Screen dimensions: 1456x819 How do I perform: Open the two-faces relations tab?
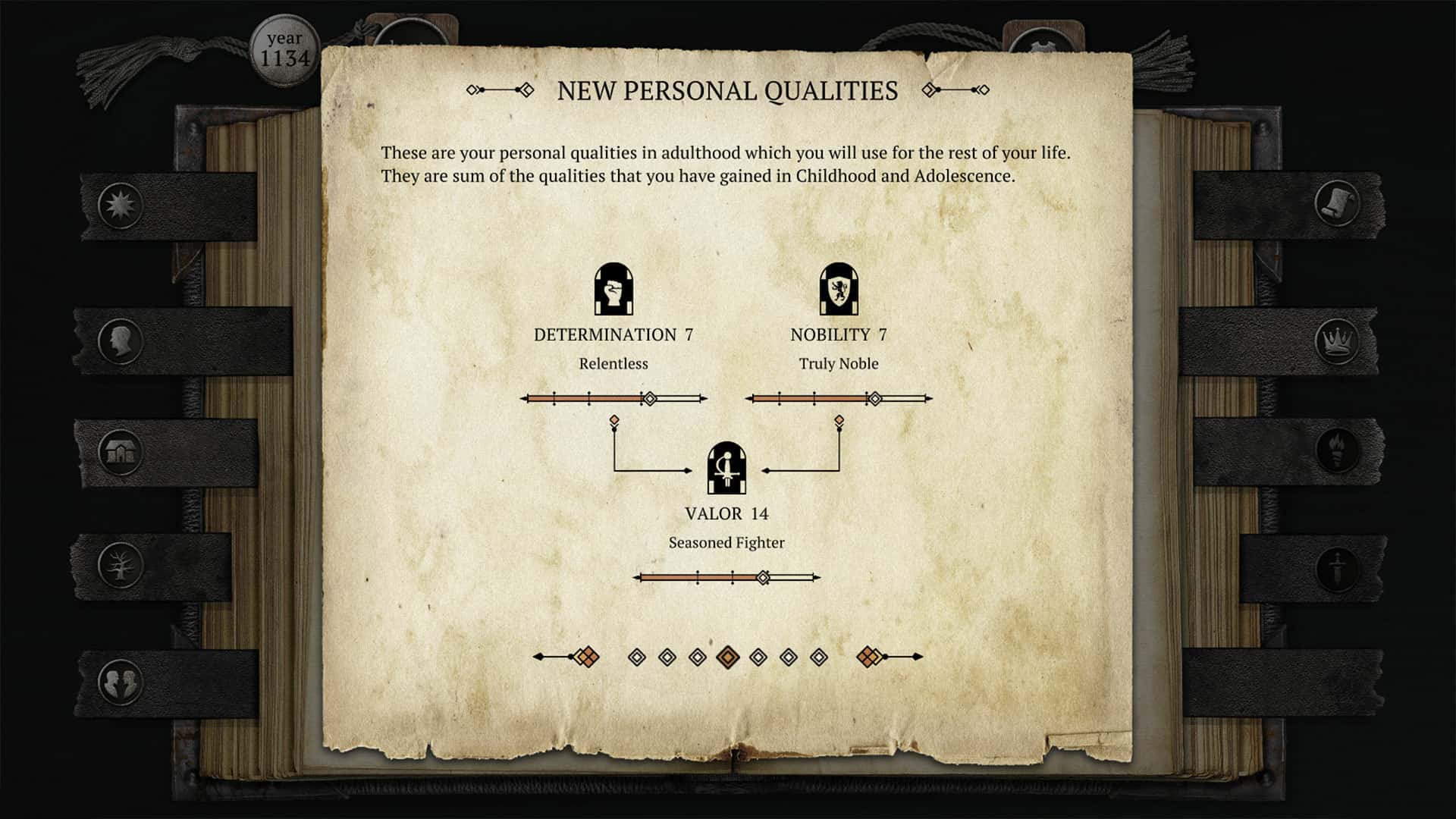click(x=121, y=680)
